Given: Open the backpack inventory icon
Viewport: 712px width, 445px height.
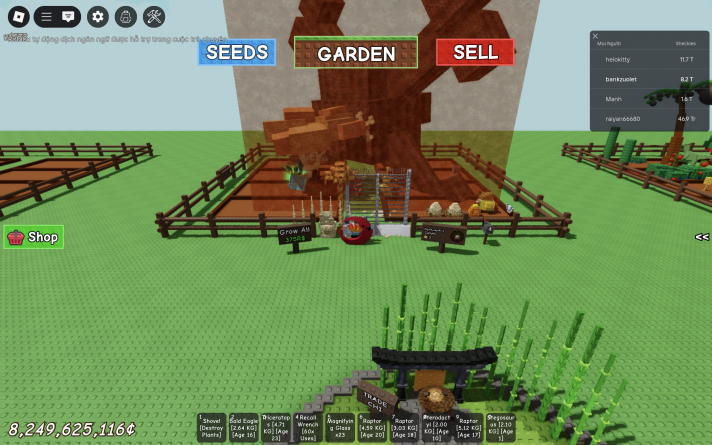Looking at the screenshot, I should click(126, 16).
